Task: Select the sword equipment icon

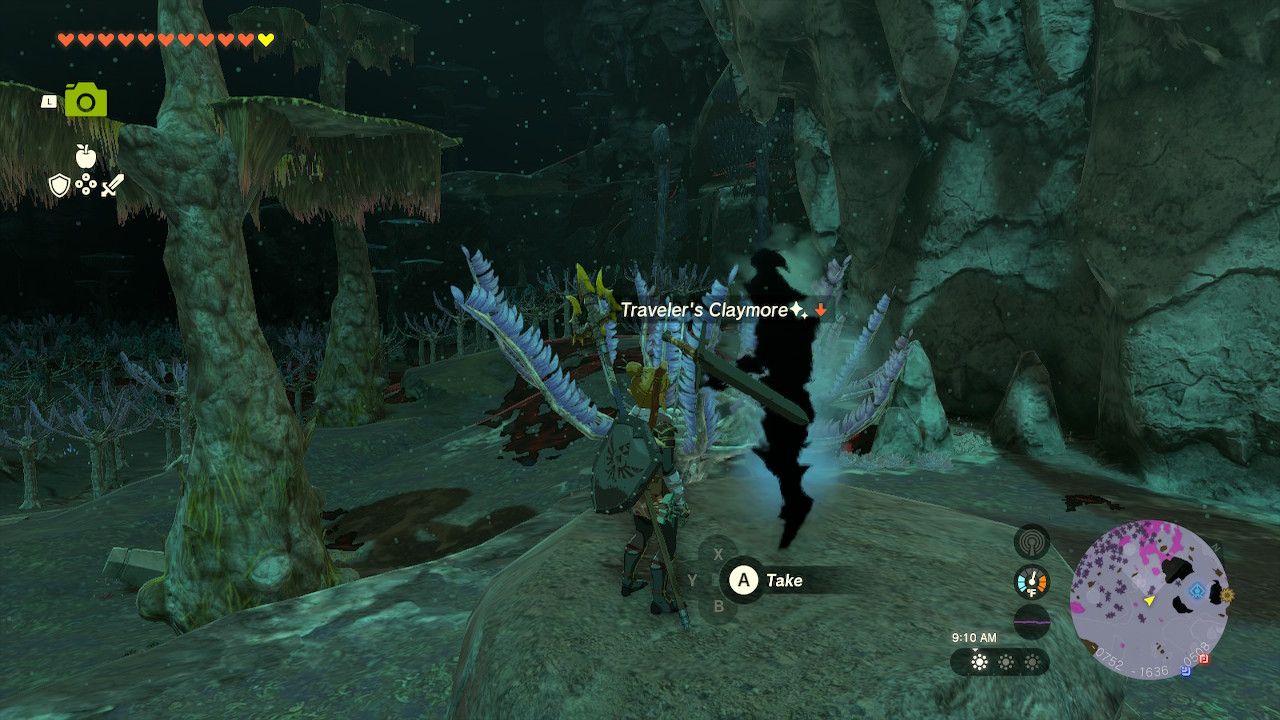Action: coord(112,186)
